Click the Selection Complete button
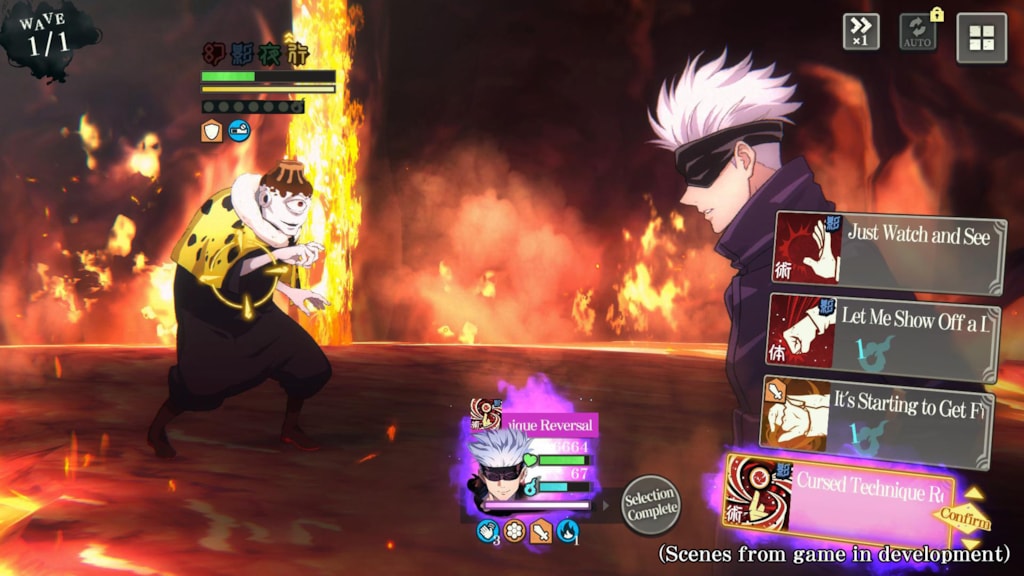This screenshot has height=576, width=1024. [650, 505]
